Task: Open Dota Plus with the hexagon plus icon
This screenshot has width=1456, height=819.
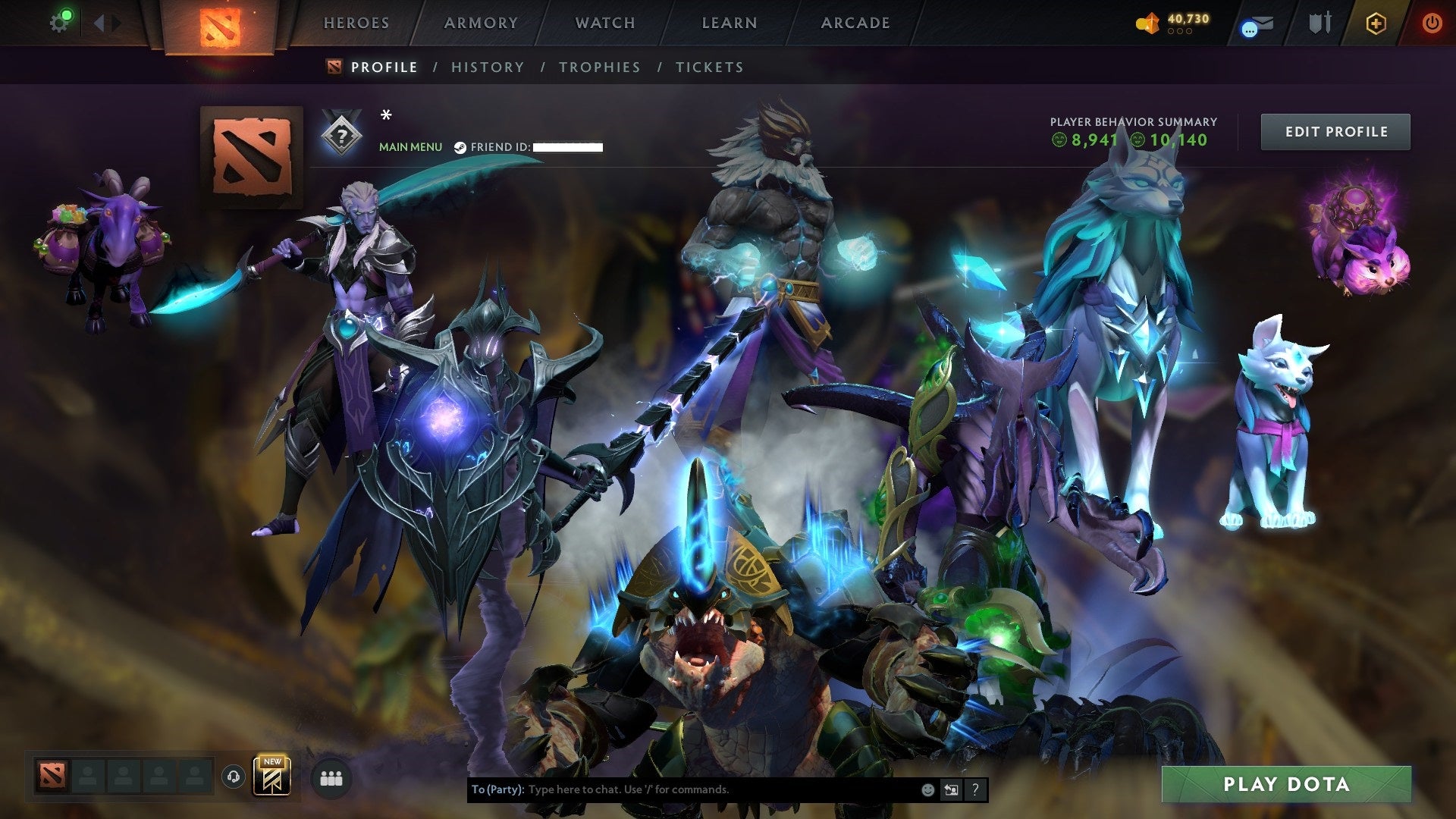Action: tap(1376, 24)
